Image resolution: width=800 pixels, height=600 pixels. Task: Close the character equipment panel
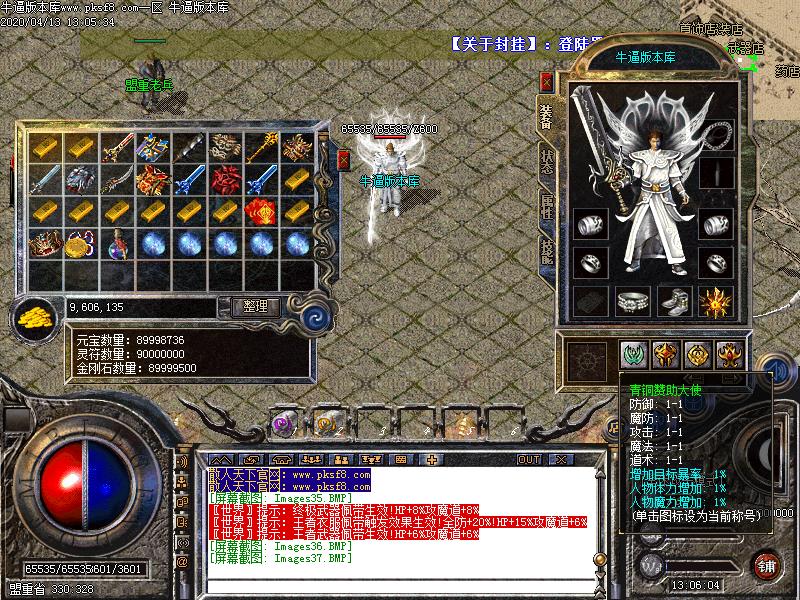pyautogui.click(x=547, y=82)
